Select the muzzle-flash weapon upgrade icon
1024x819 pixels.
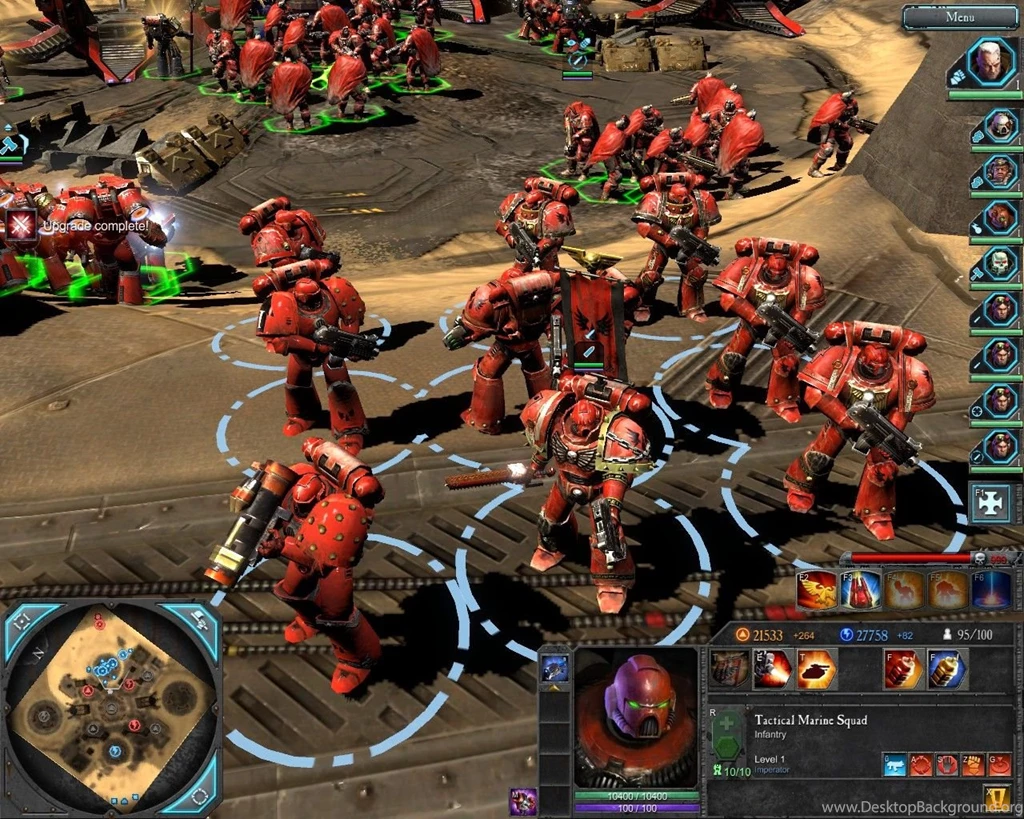coord(772,669)
